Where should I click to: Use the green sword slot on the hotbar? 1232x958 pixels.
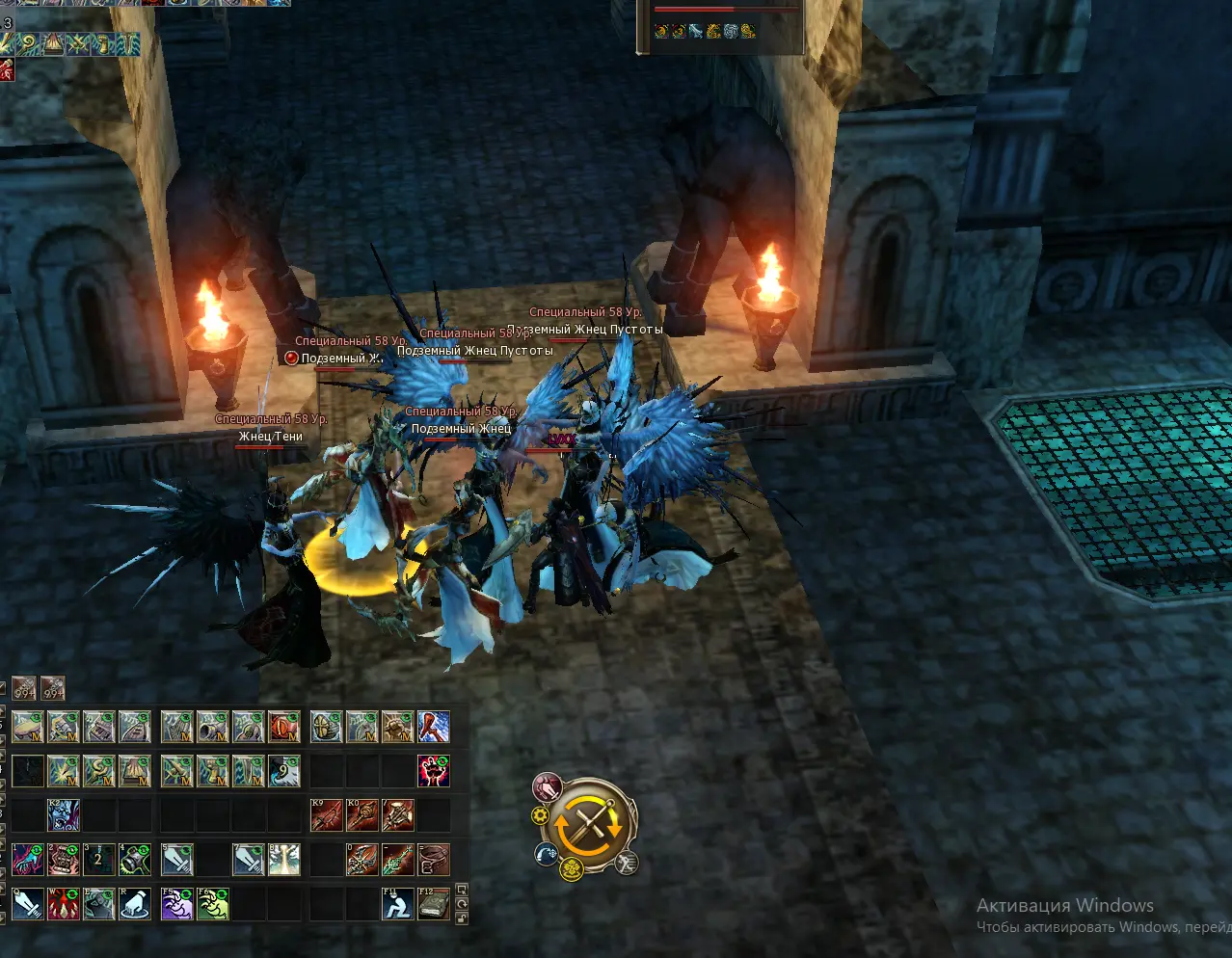(397, 859)
